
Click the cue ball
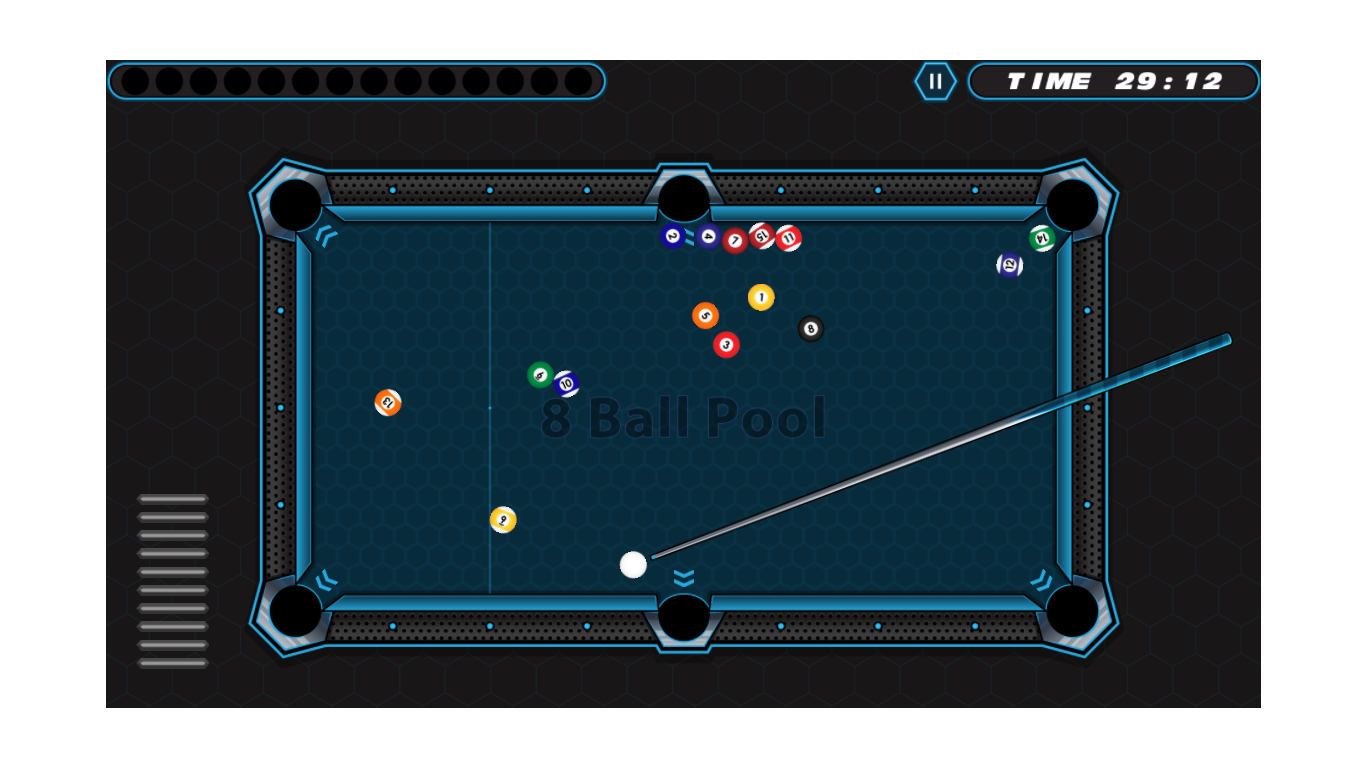click(635, 564)
